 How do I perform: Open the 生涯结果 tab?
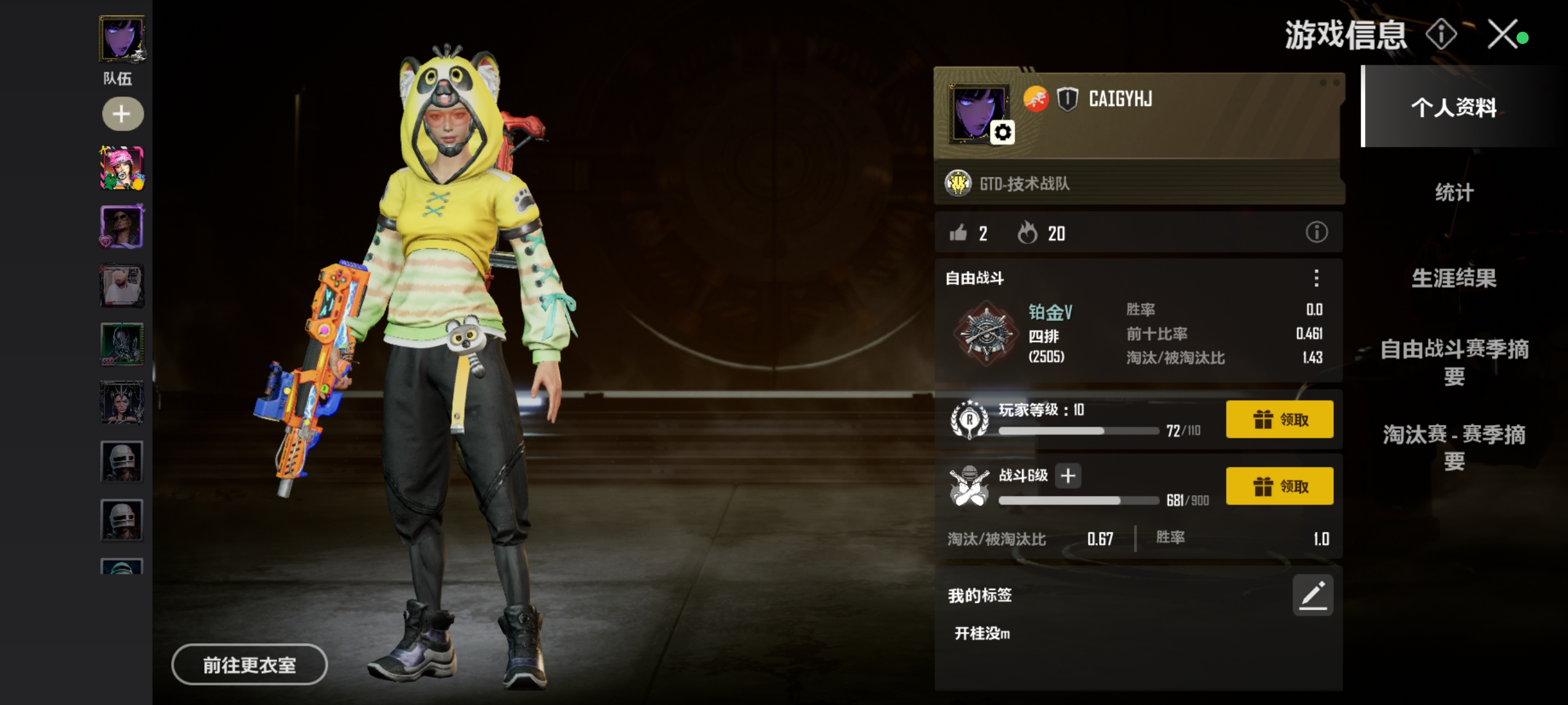[1453, 280]
